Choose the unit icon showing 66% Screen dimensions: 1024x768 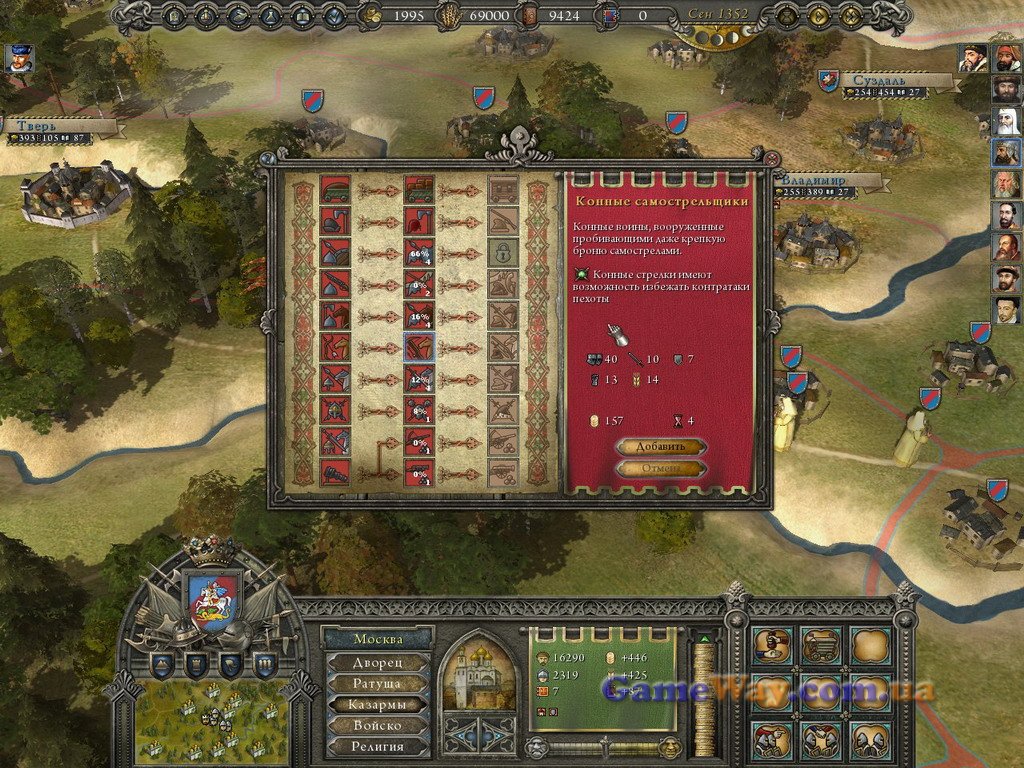pyautogui.click(x=418, y=254)
